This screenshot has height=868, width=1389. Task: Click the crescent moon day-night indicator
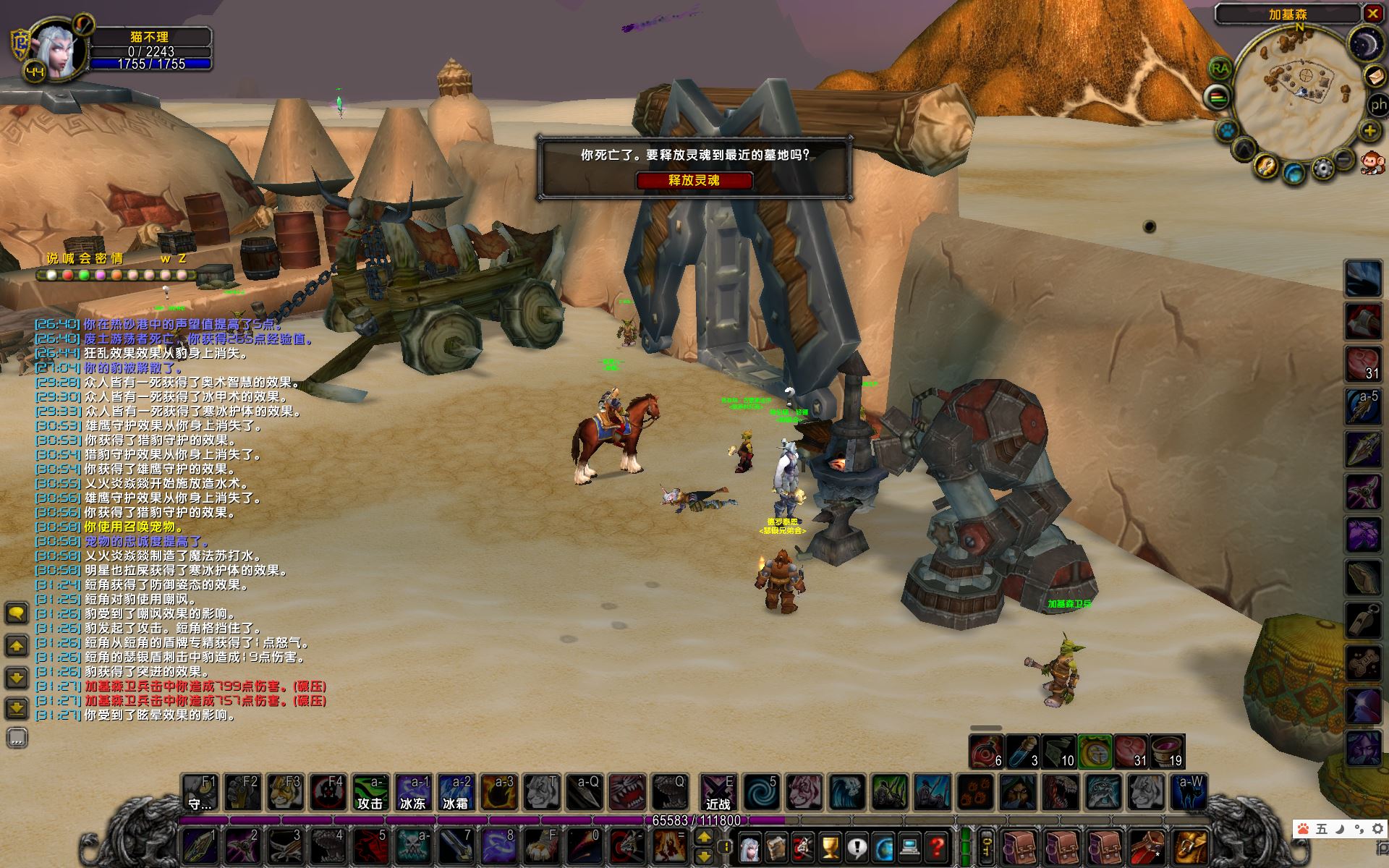tap(1366, 44)
